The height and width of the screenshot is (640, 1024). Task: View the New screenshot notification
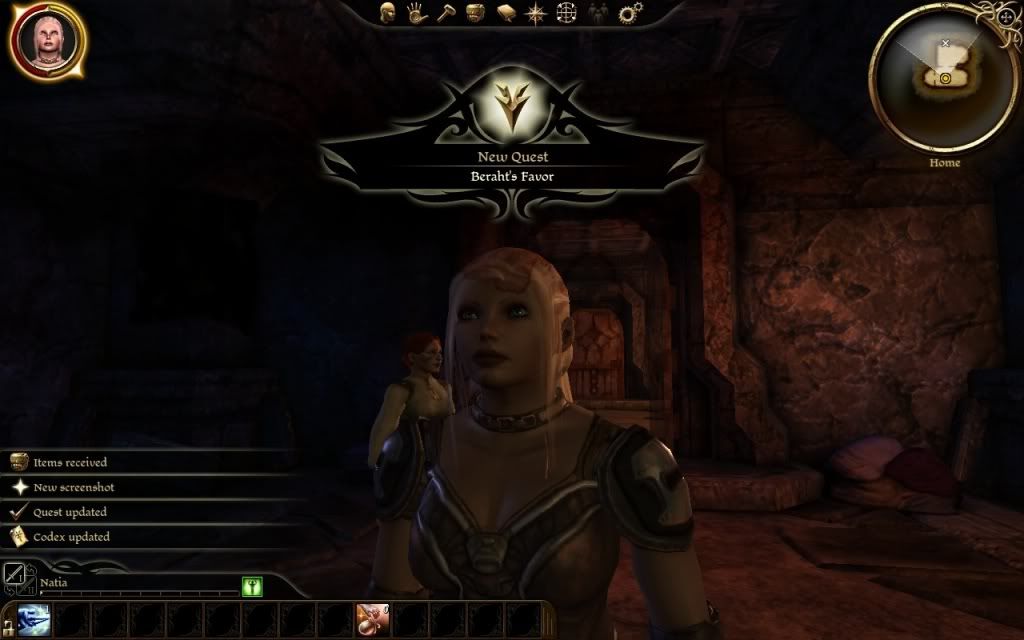73,488
